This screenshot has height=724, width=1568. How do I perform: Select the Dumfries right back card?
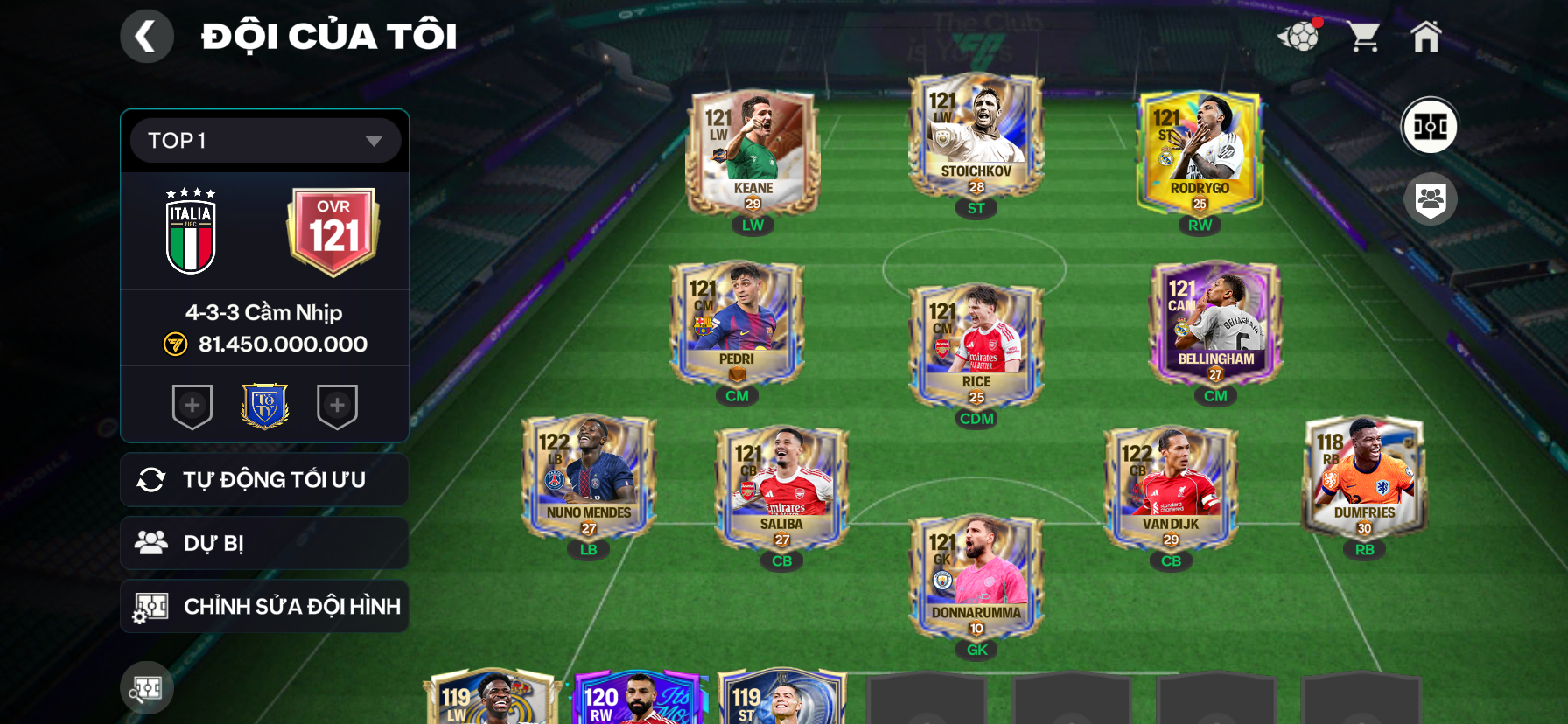[x=1364, y=477]
